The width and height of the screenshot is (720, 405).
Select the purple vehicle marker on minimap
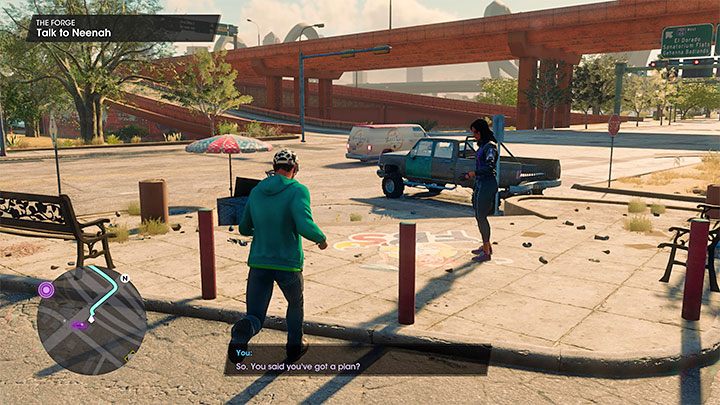[x=78, y=325]
